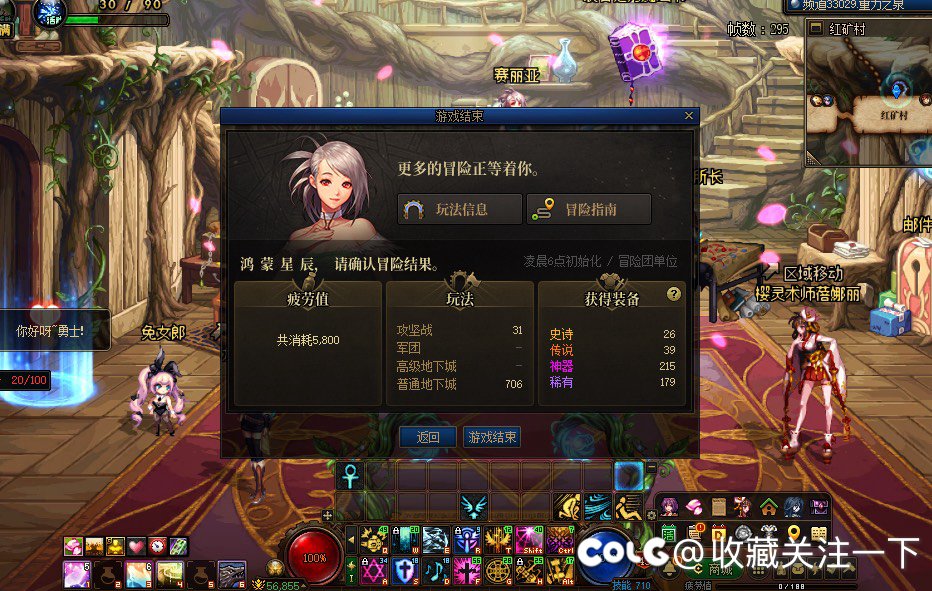This screenshot has width=932, height=591.
Task: Close the 游戏结束 dialog with X
Action: click(688, 116)
